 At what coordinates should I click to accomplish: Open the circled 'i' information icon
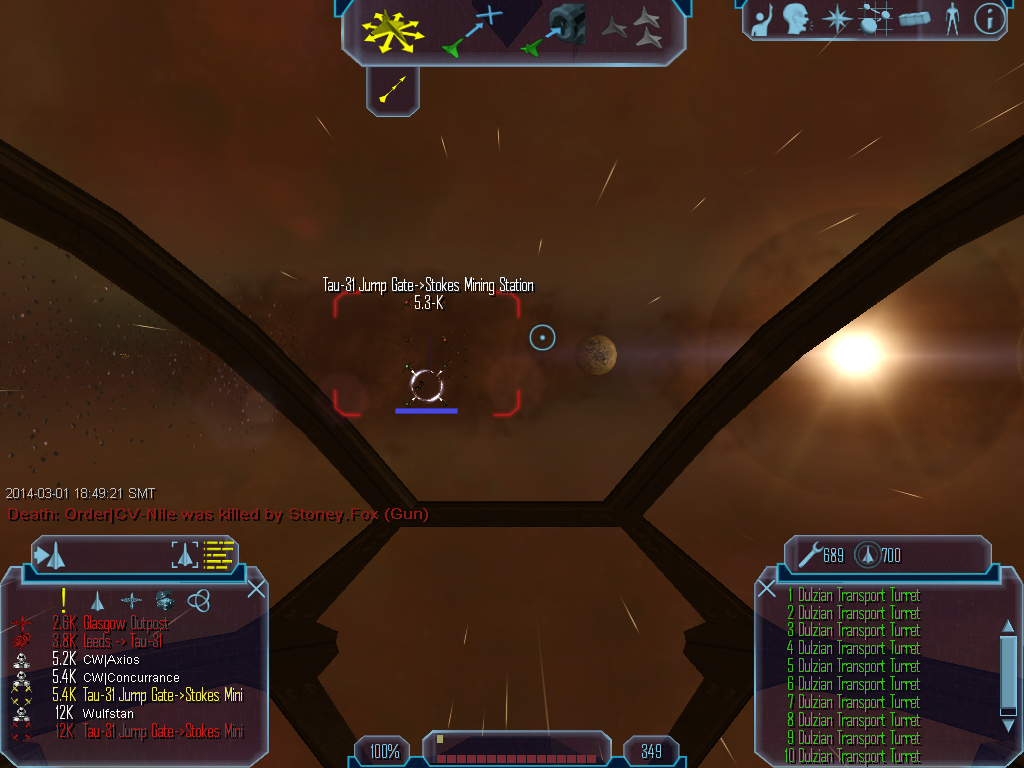(x=989, y=19)
